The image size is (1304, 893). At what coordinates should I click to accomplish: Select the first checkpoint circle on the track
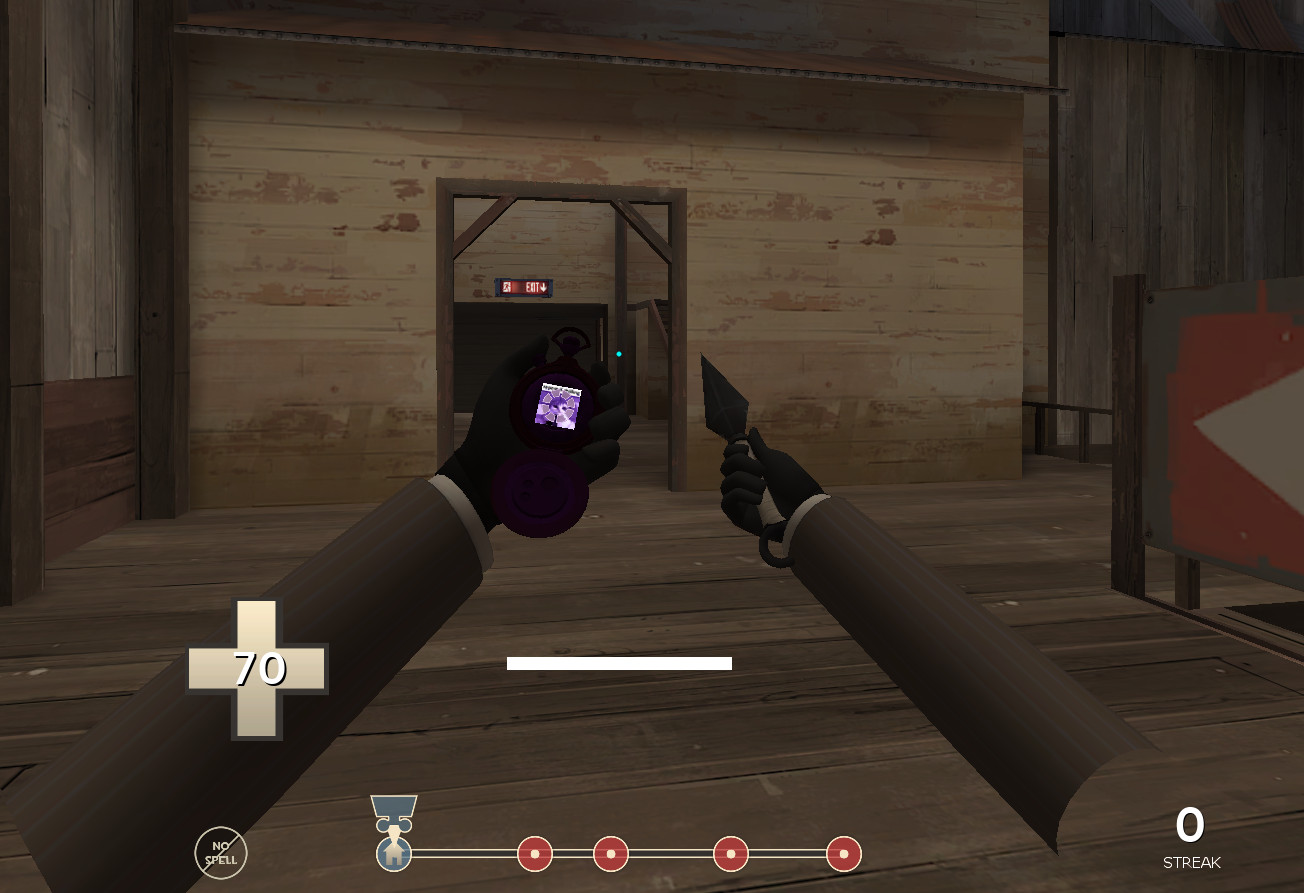tap(535, 855)
